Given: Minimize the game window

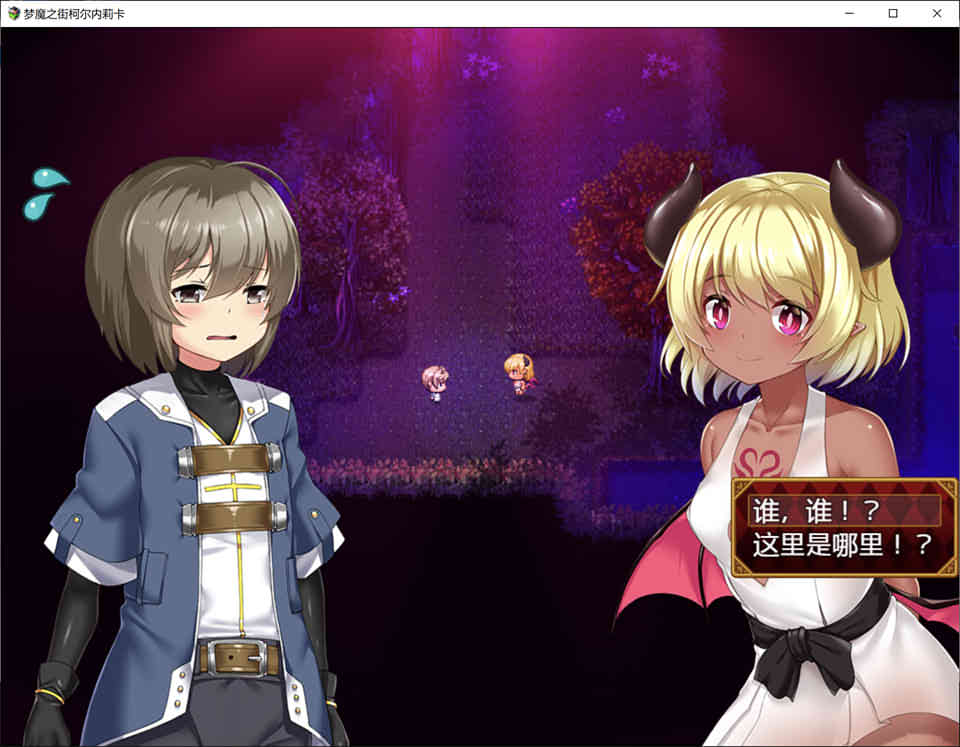Looking at the screenshot, I should click(x=849, y=13).
